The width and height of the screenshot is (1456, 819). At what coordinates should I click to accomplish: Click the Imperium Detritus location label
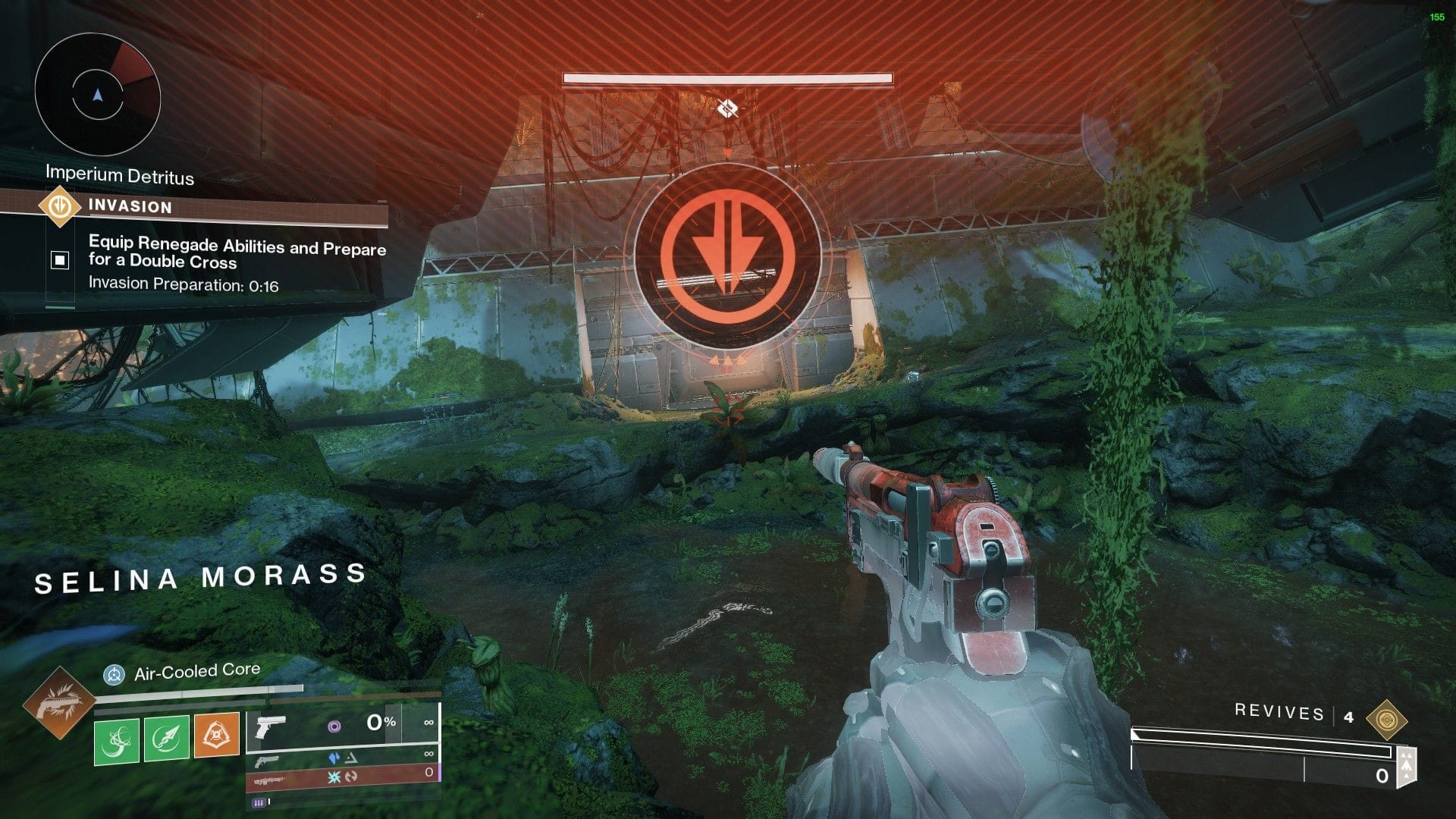(119, 177)
